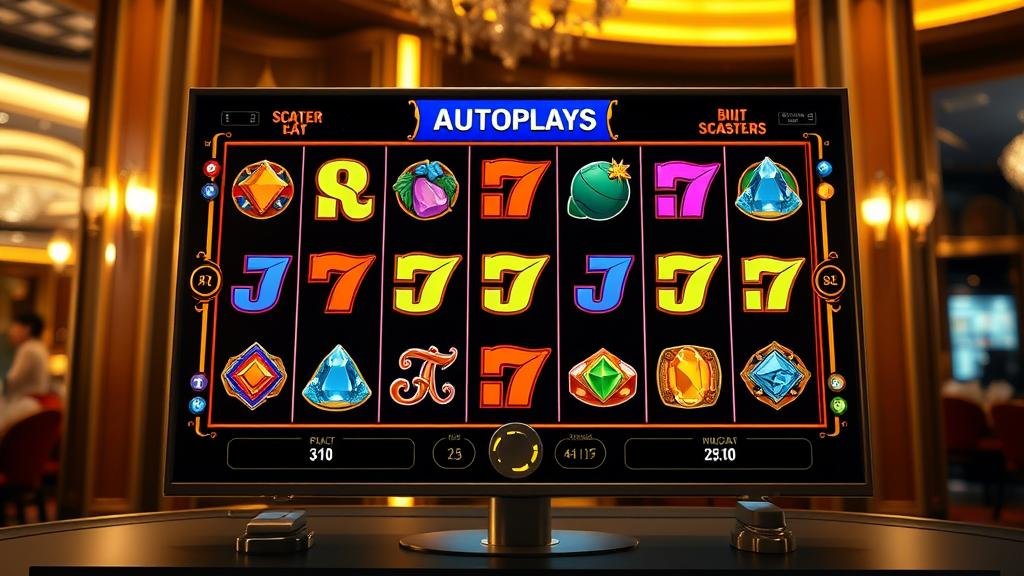
Task: Activate the small purple round icon beside the reels
Action: click(x=199, y=381)
